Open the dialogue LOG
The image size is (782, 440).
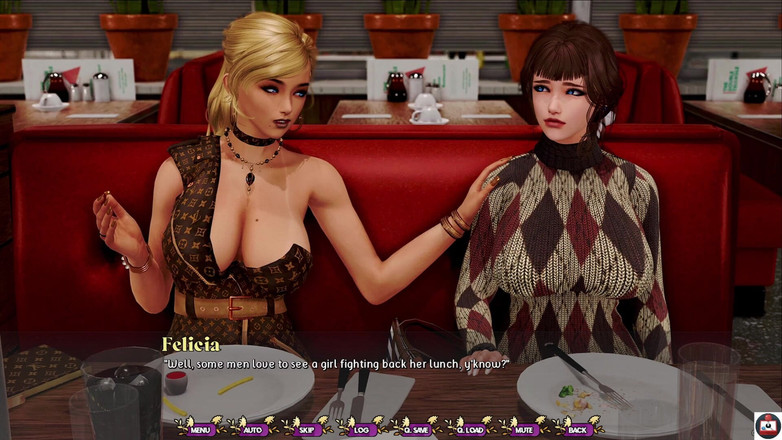point(361,429)
